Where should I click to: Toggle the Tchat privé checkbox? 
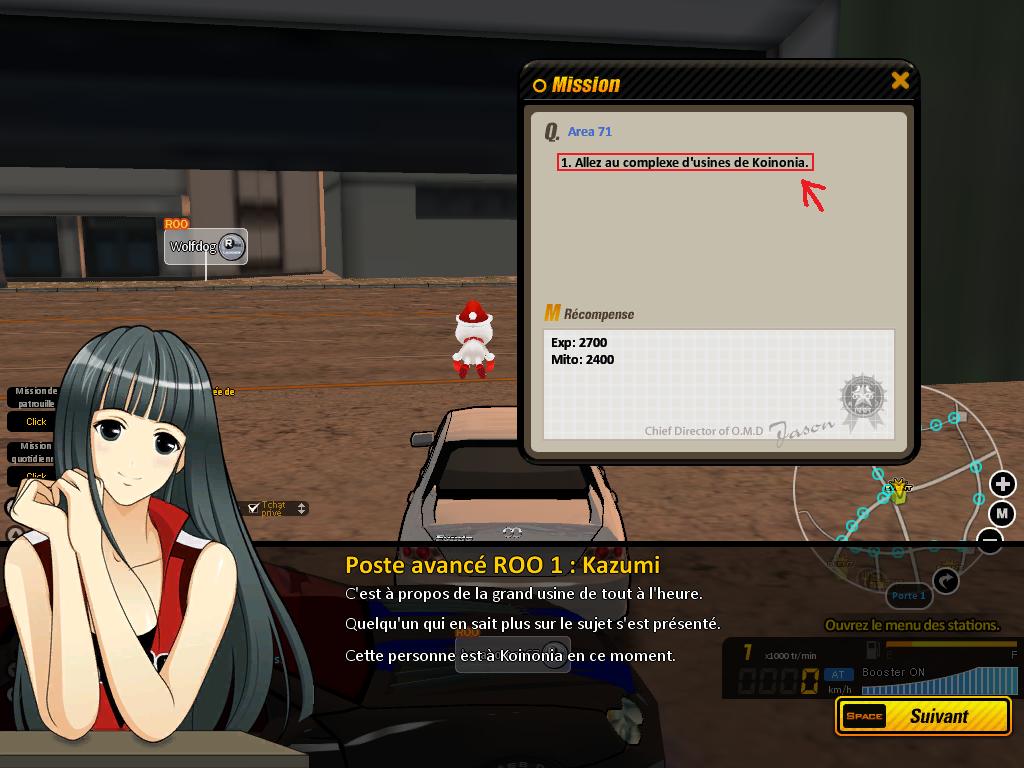(x=254, y=508)
